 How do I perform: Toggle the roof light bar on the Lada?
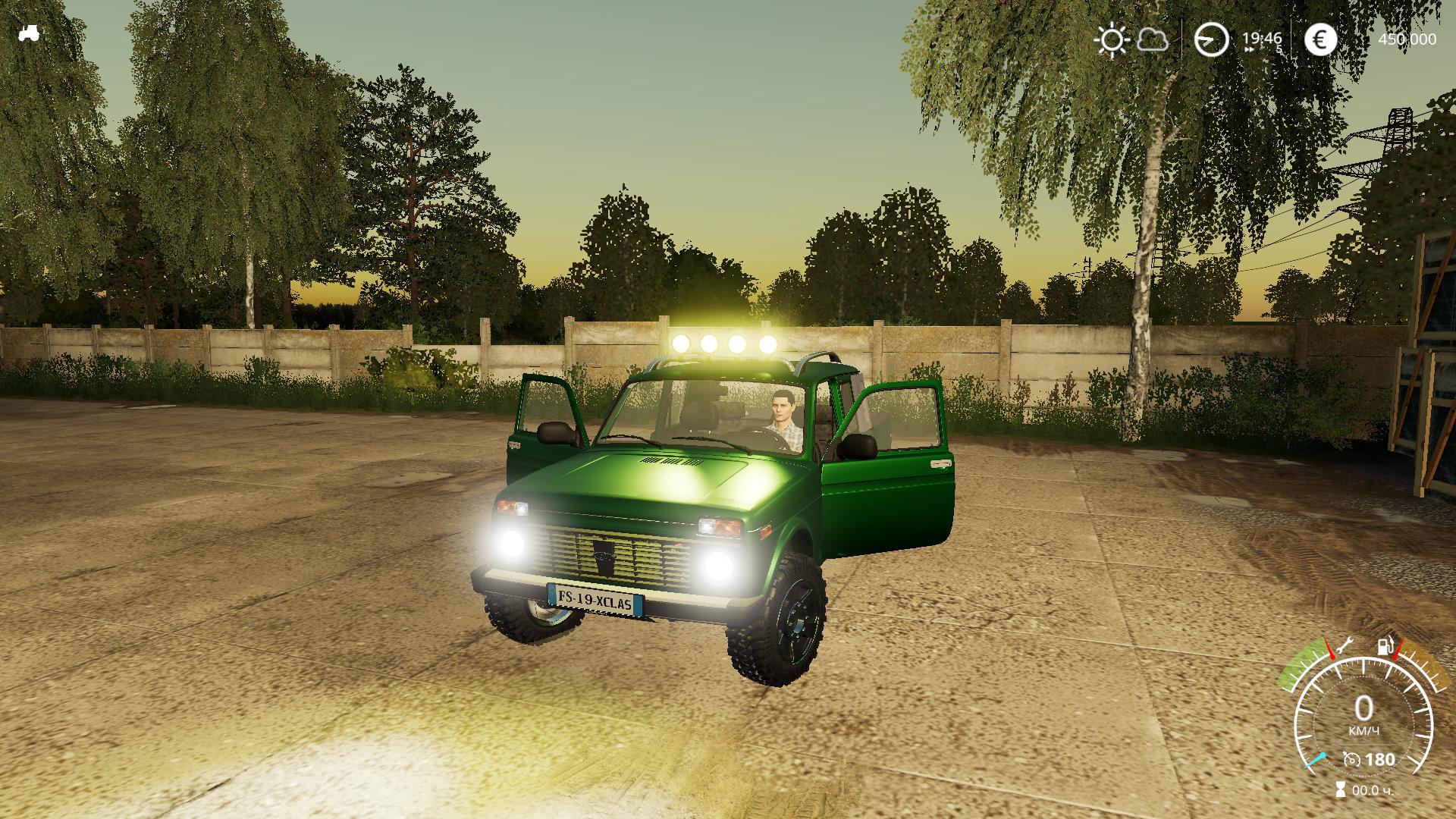tap(726, 344)
